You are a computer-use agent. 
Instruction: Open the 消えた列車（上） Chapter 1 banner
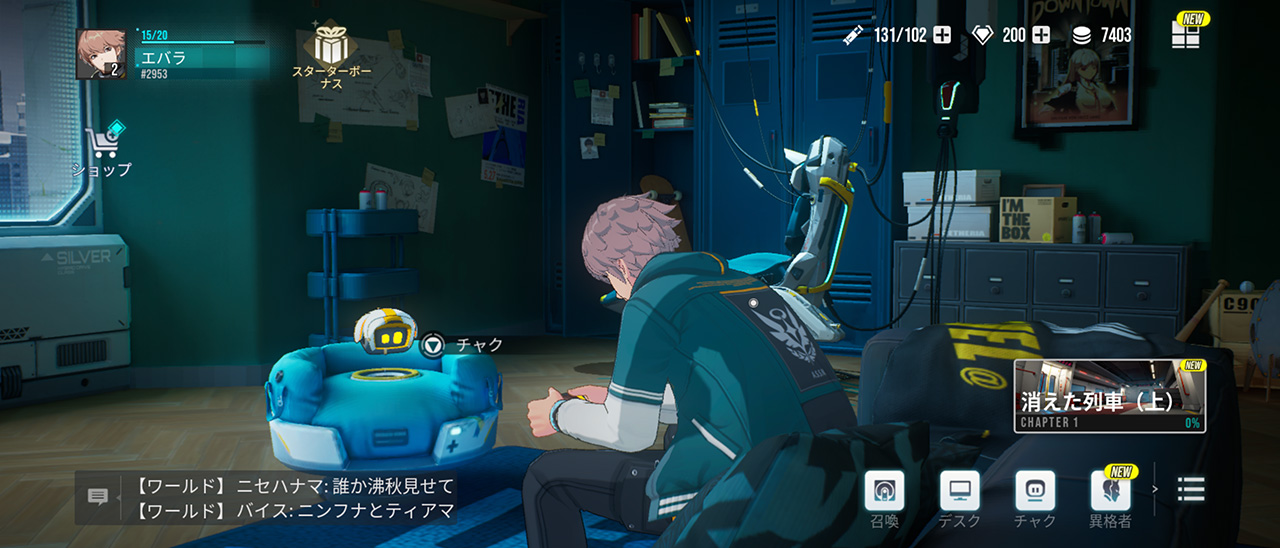coord(1109,396)
